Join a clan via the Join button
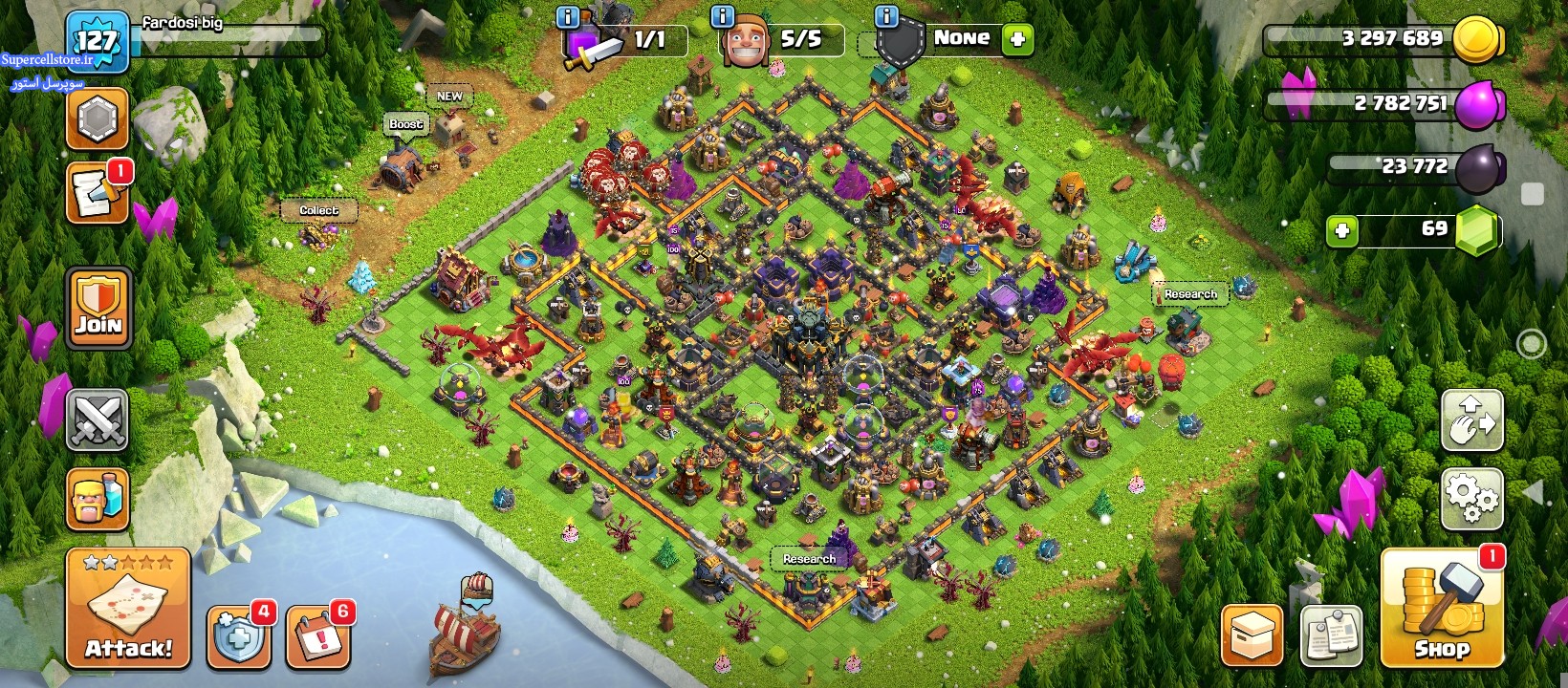The image size is (1568, 688). point(98,308)
